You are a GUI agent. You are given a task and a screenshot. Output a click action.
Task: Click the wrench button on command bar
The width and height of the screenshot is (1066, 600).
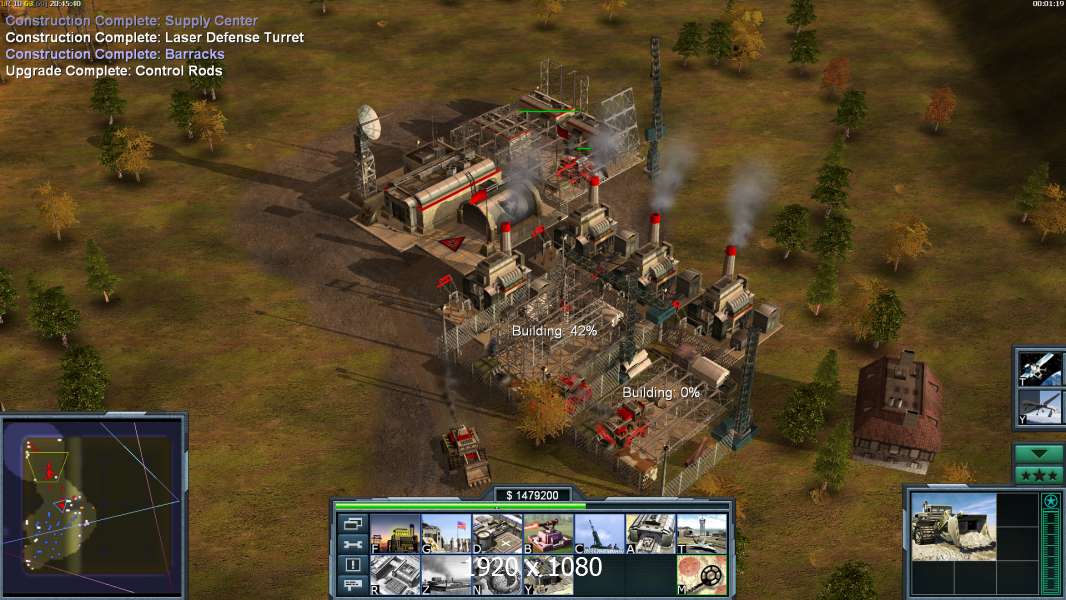[x=352, y=544]
